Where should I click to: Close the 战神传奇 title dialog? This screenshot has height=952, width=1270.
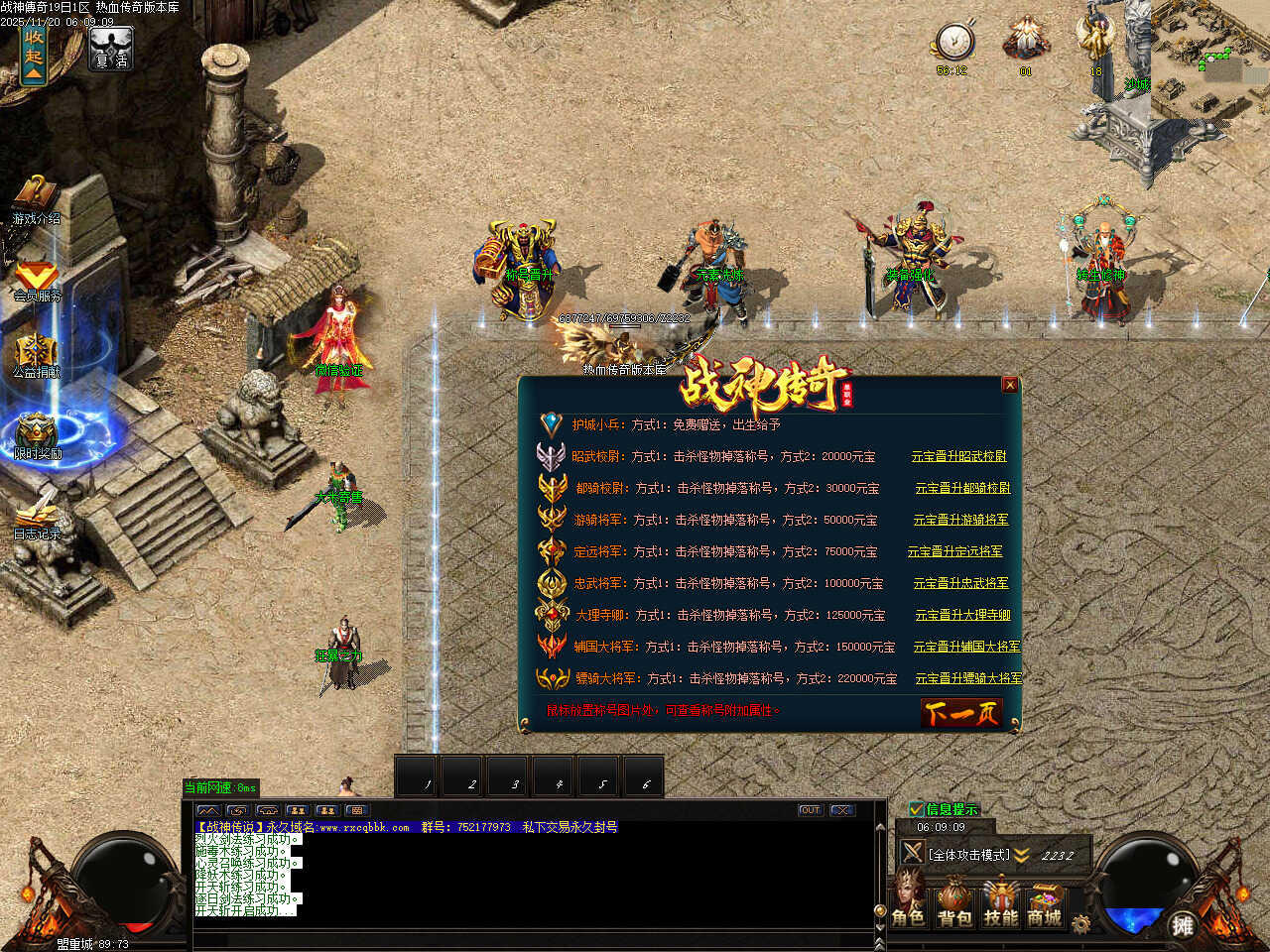click(1009, 385)
